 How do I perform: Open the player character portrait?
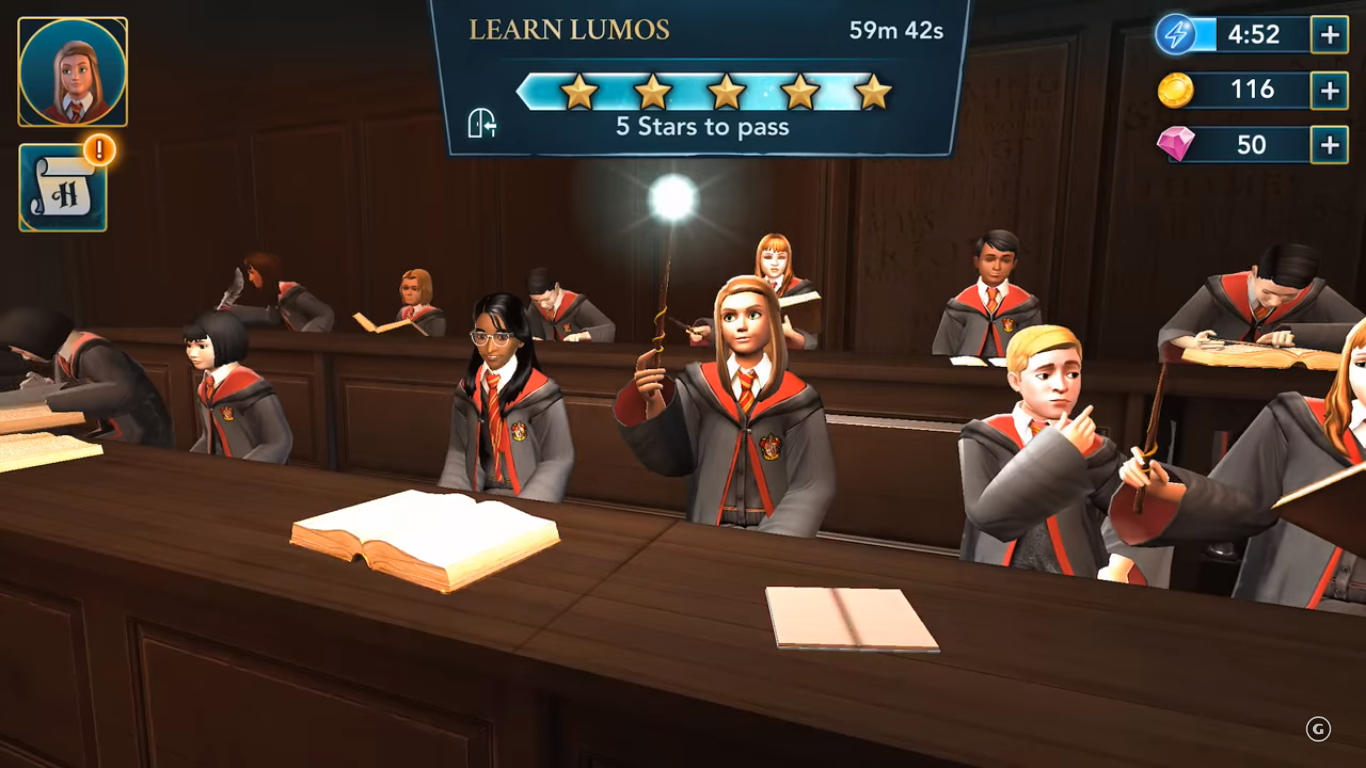73,72
